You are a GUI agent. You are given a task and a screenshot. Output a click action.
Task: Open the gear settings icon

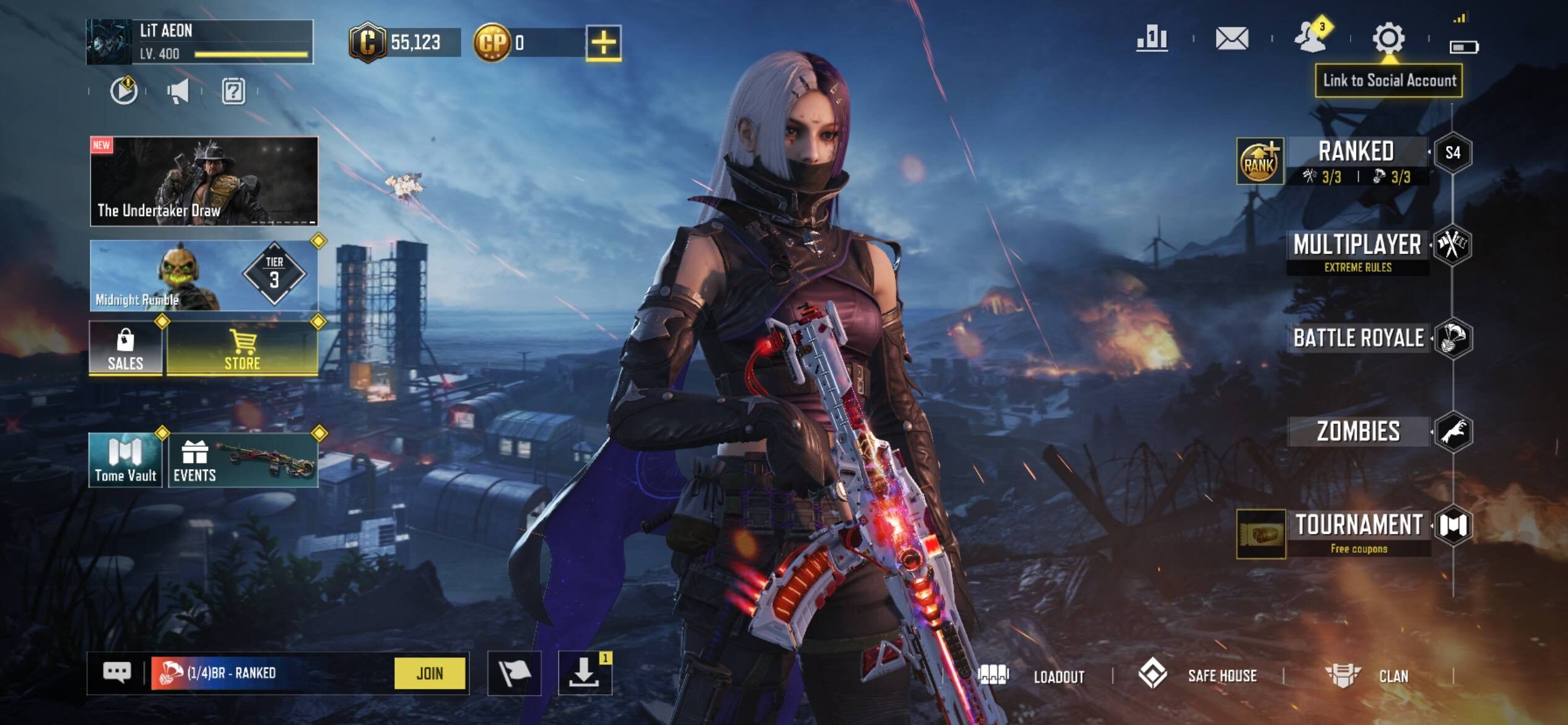tap(1388, 38)
